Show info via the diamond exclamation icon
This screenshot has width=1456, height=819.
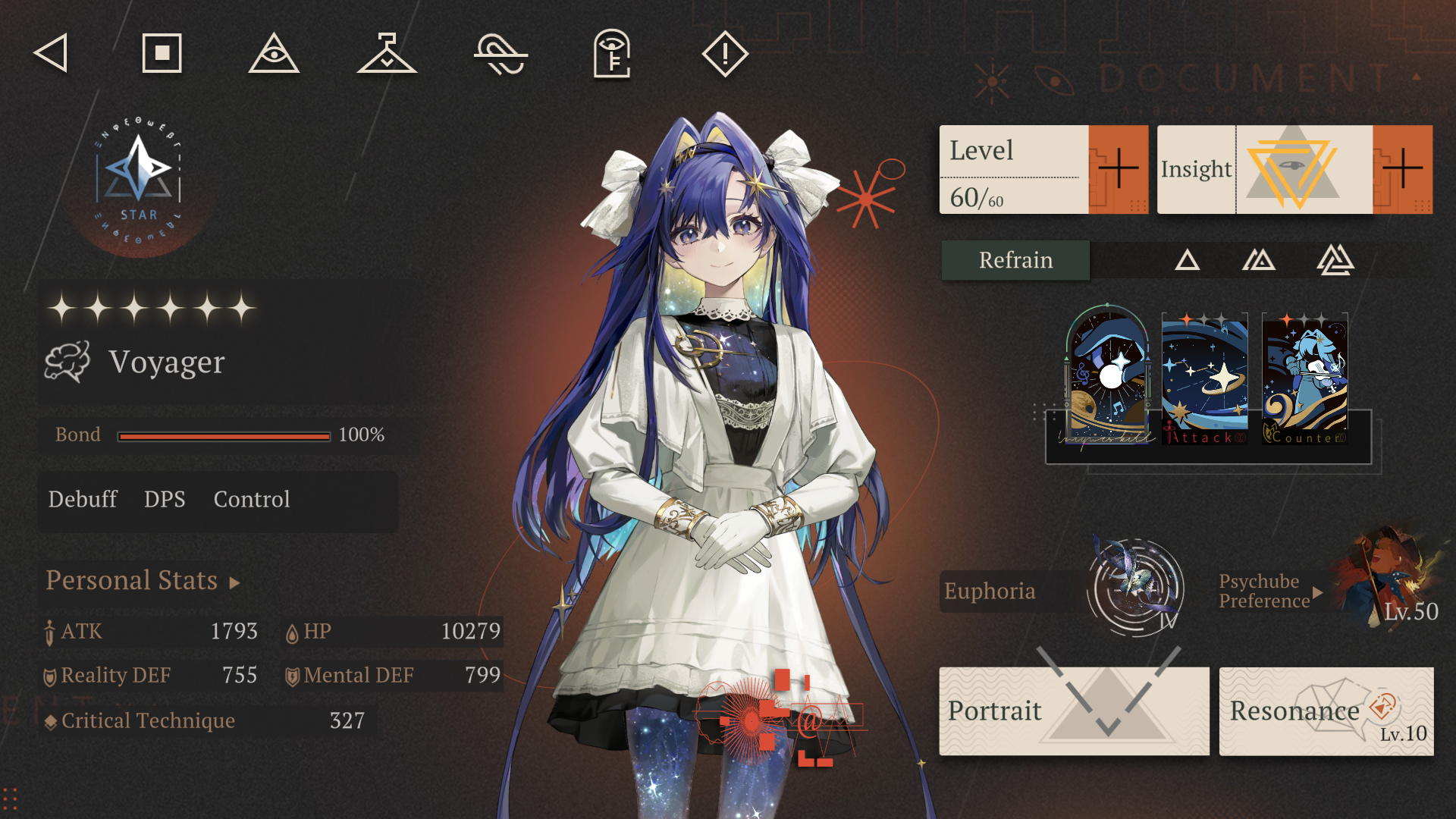pyautogui.click(x=725, y=53)
